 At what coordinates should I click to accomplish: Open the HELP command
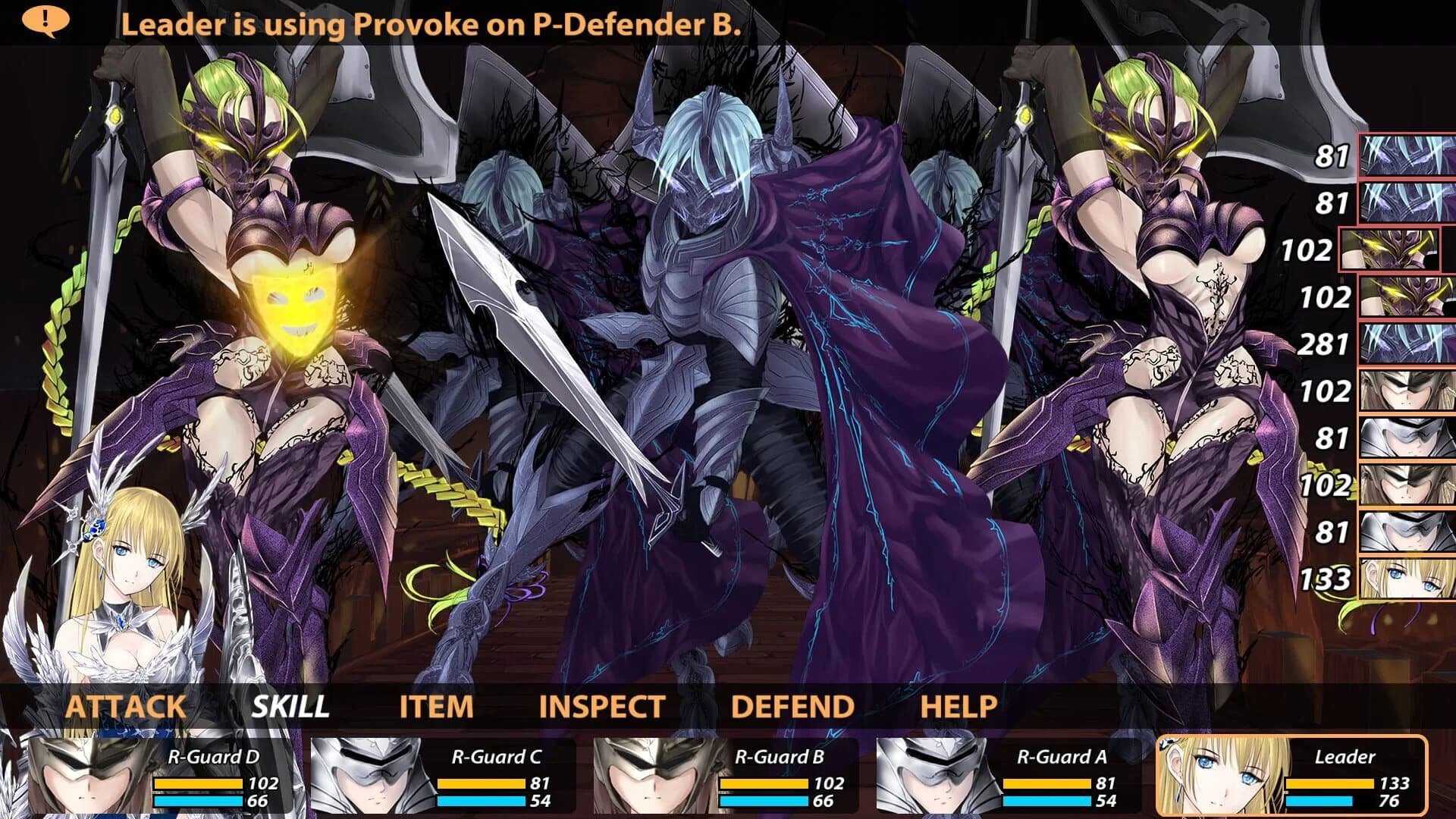[x=959, y=705]
